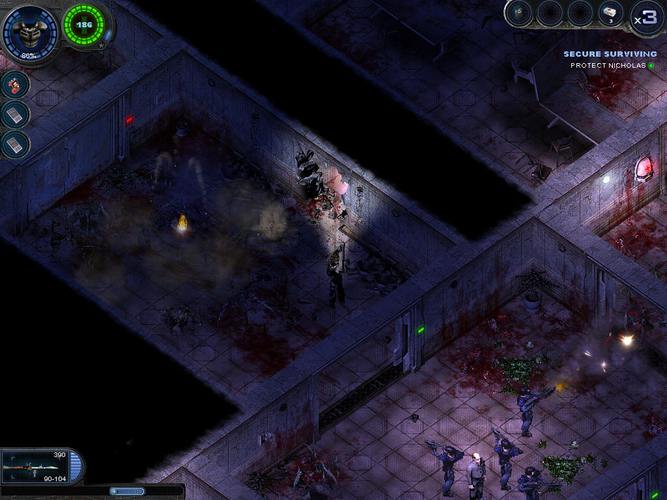Select the Protect Nicholas objective
667x500 pixels.
click(608, 66)
